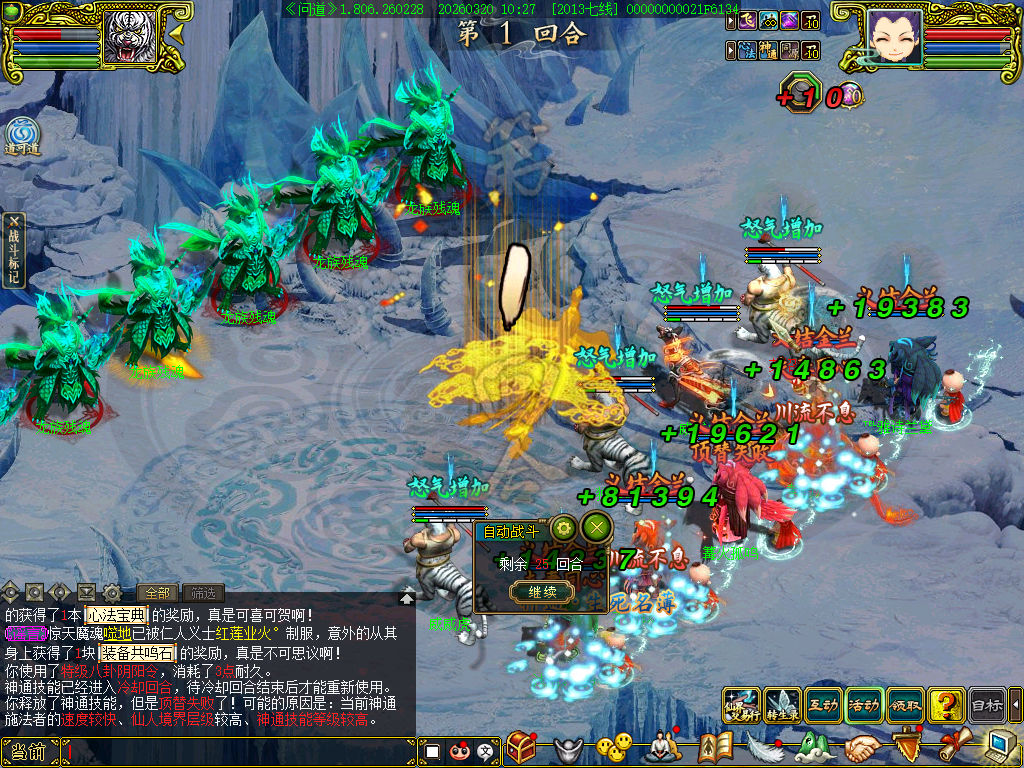Switch chat to the 全部 tab
The image size is (1024, 768).
click(x=156, y=593)
